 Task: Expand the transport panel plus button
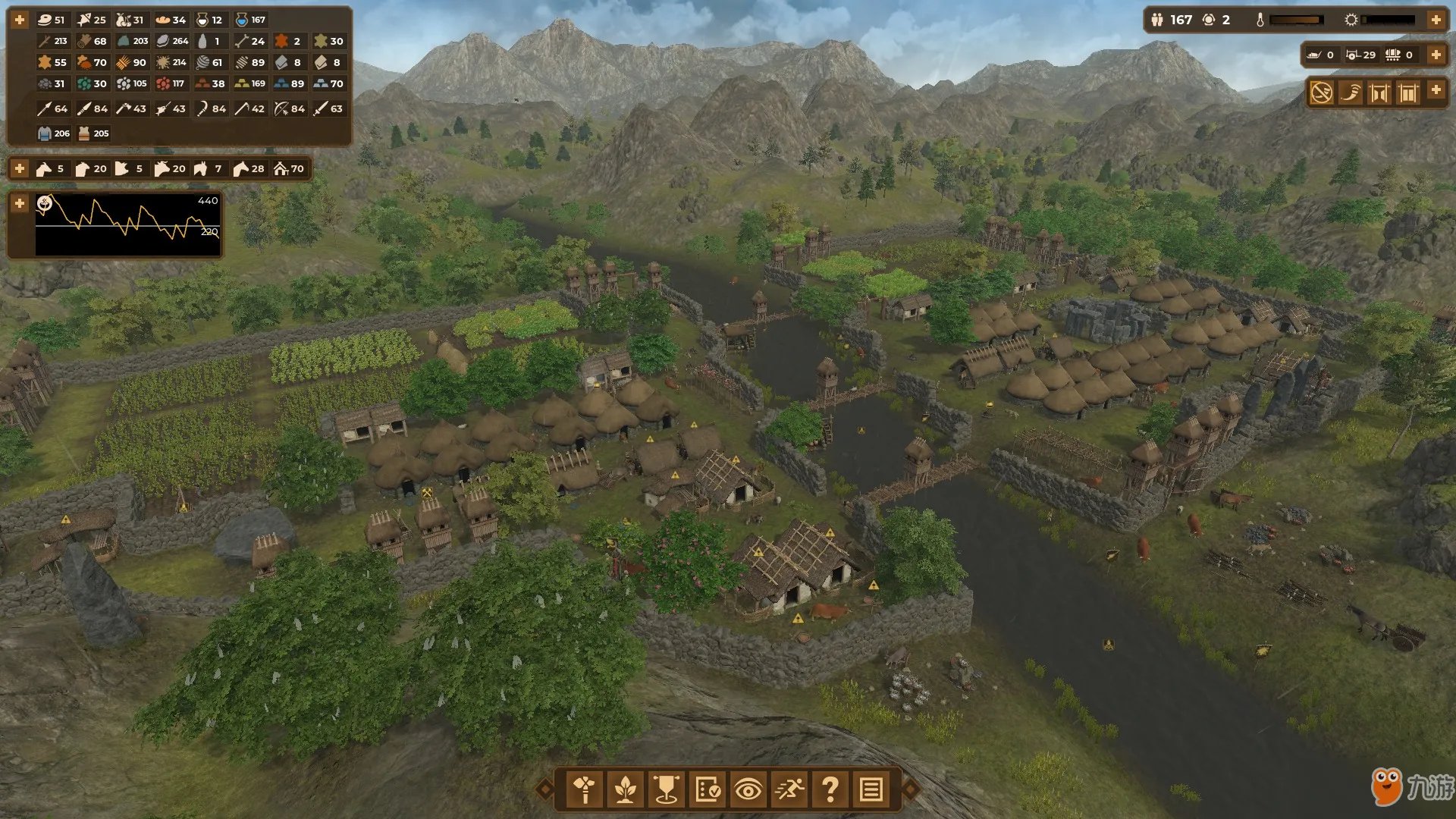pos(1436,55)
